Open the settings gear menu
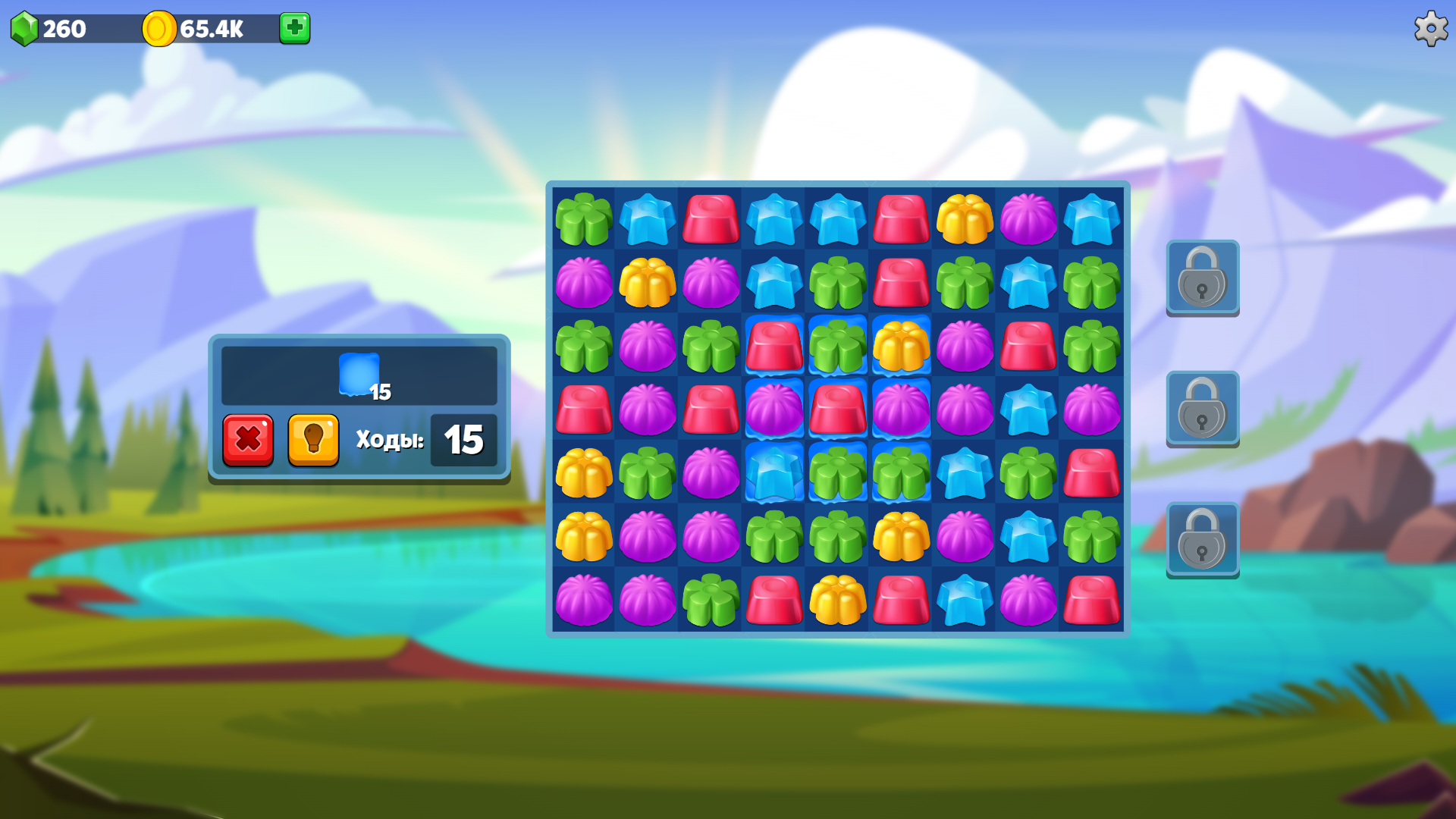The height and width of the screenshot is (819, 1456). tap(1430, 29)
